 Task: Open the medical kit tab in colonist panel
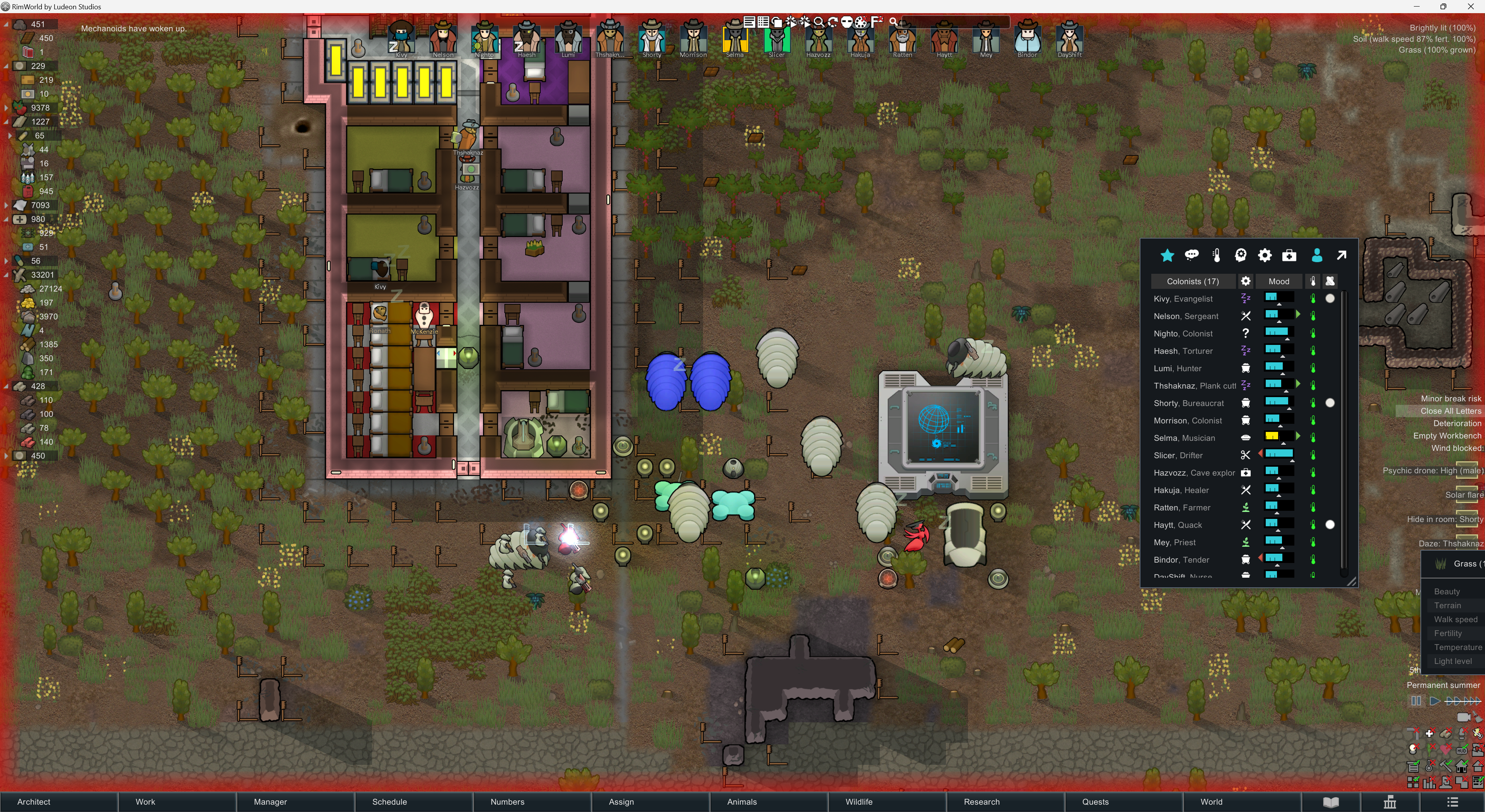coord(1289,255)
